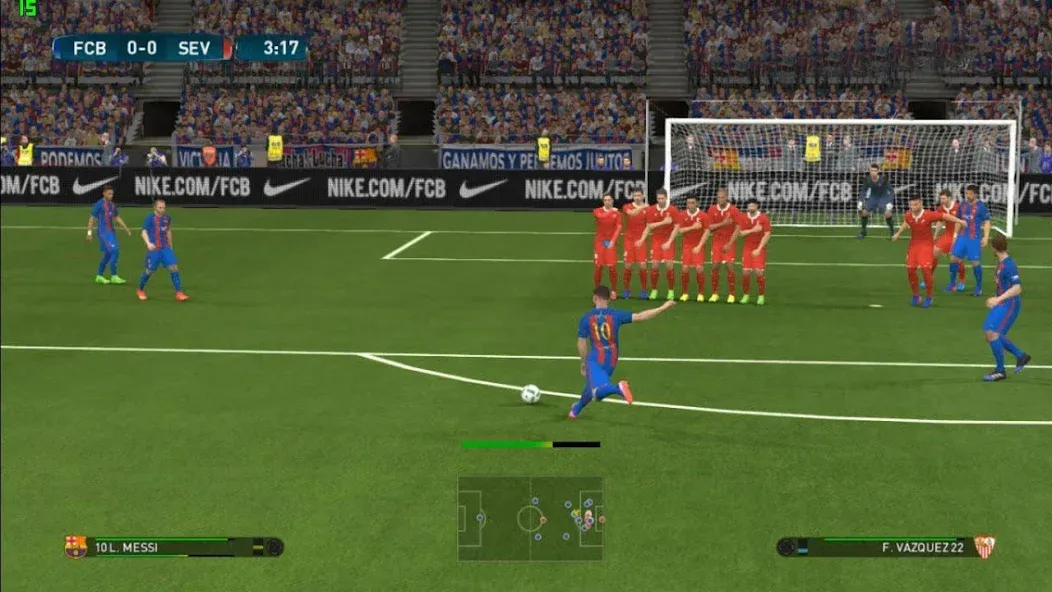Click the Sevilla club crest
This screenshot has width=1052, height=592.
click(x=984, y=547)
